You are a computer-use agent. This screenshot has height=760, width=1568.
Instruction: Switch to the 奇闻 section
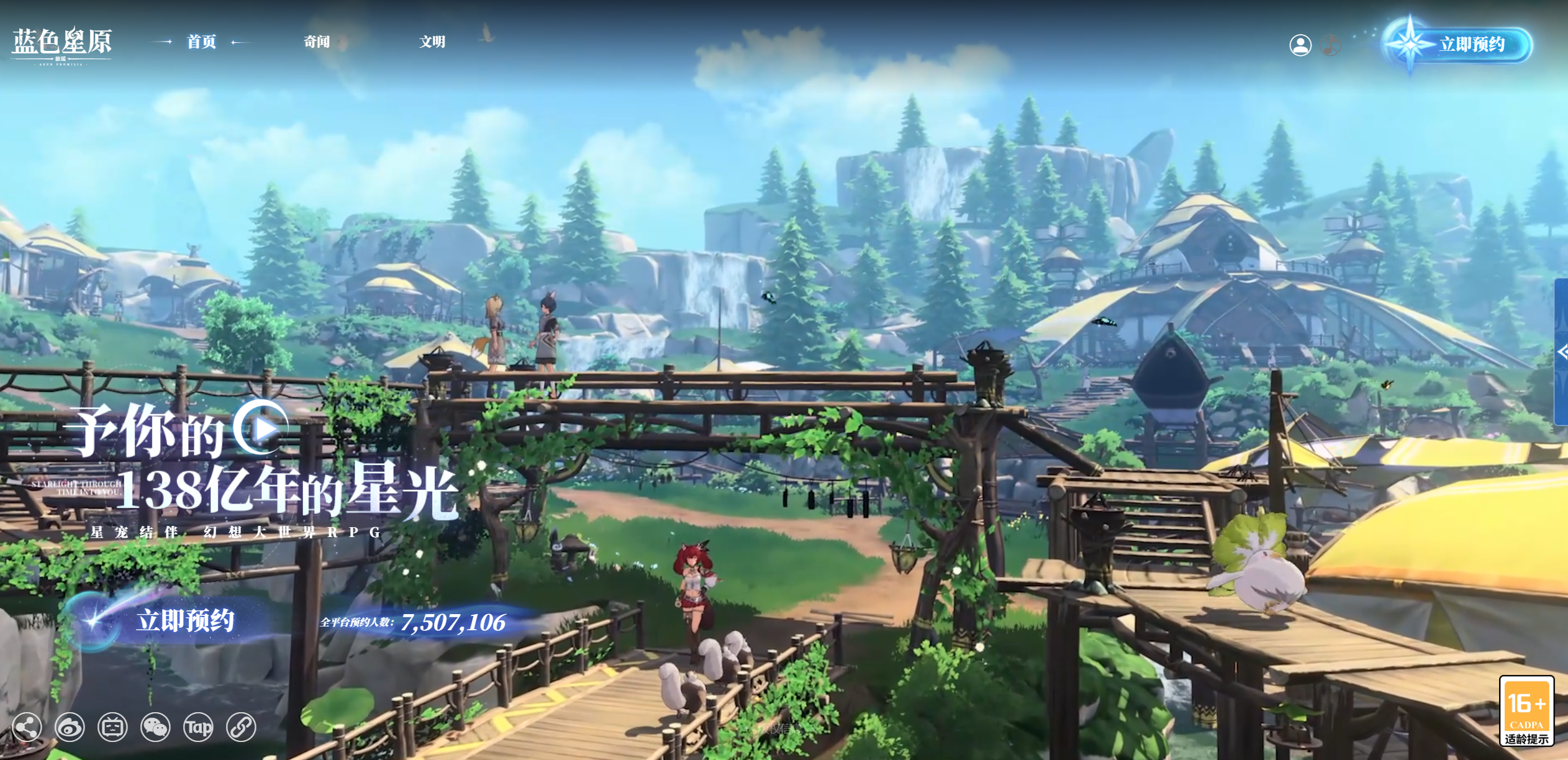pyautogui.click(x=317, y=42)
